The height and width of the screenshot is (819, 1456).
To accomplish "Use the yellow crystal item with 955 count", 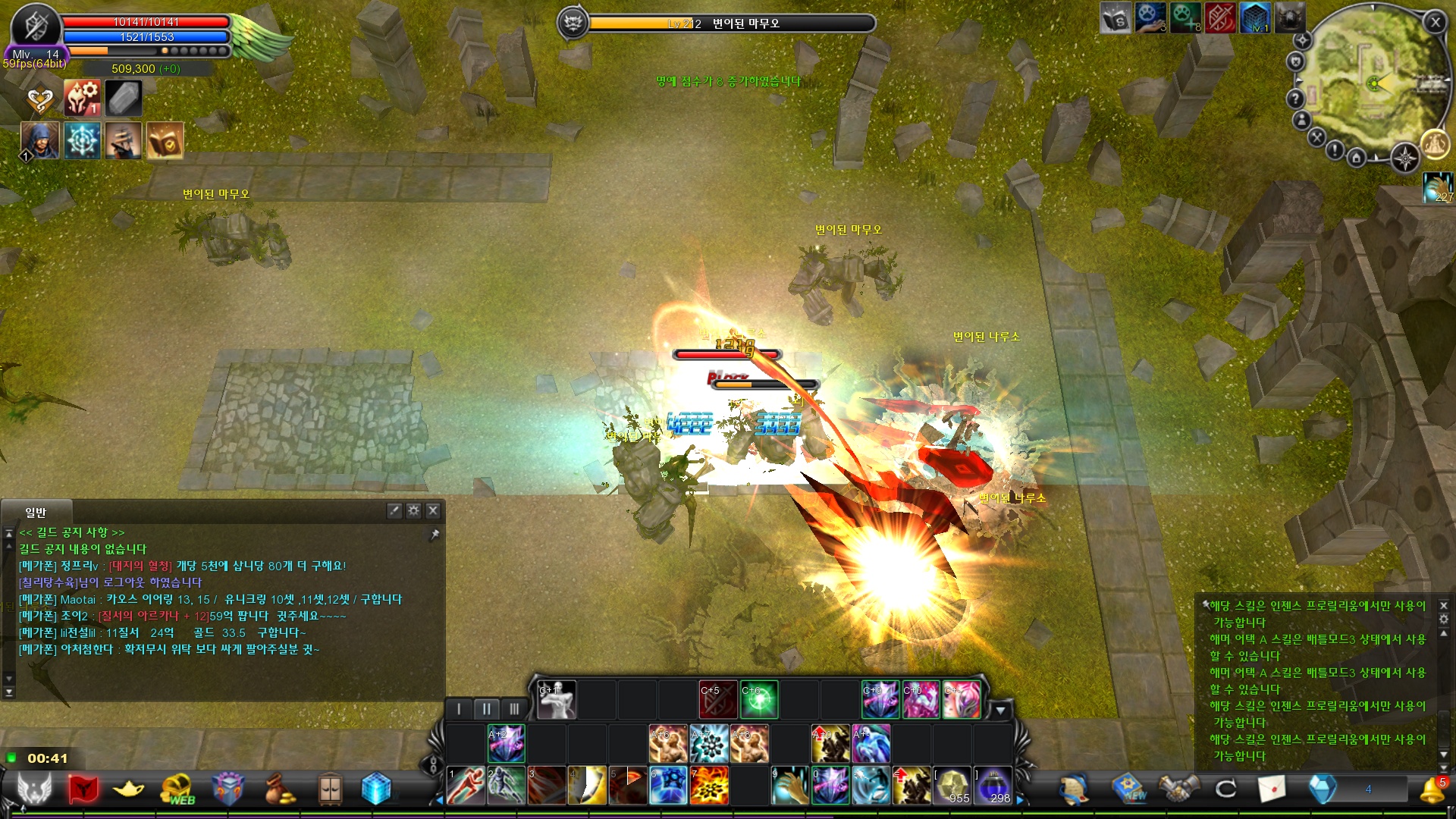I will (952, 785).
